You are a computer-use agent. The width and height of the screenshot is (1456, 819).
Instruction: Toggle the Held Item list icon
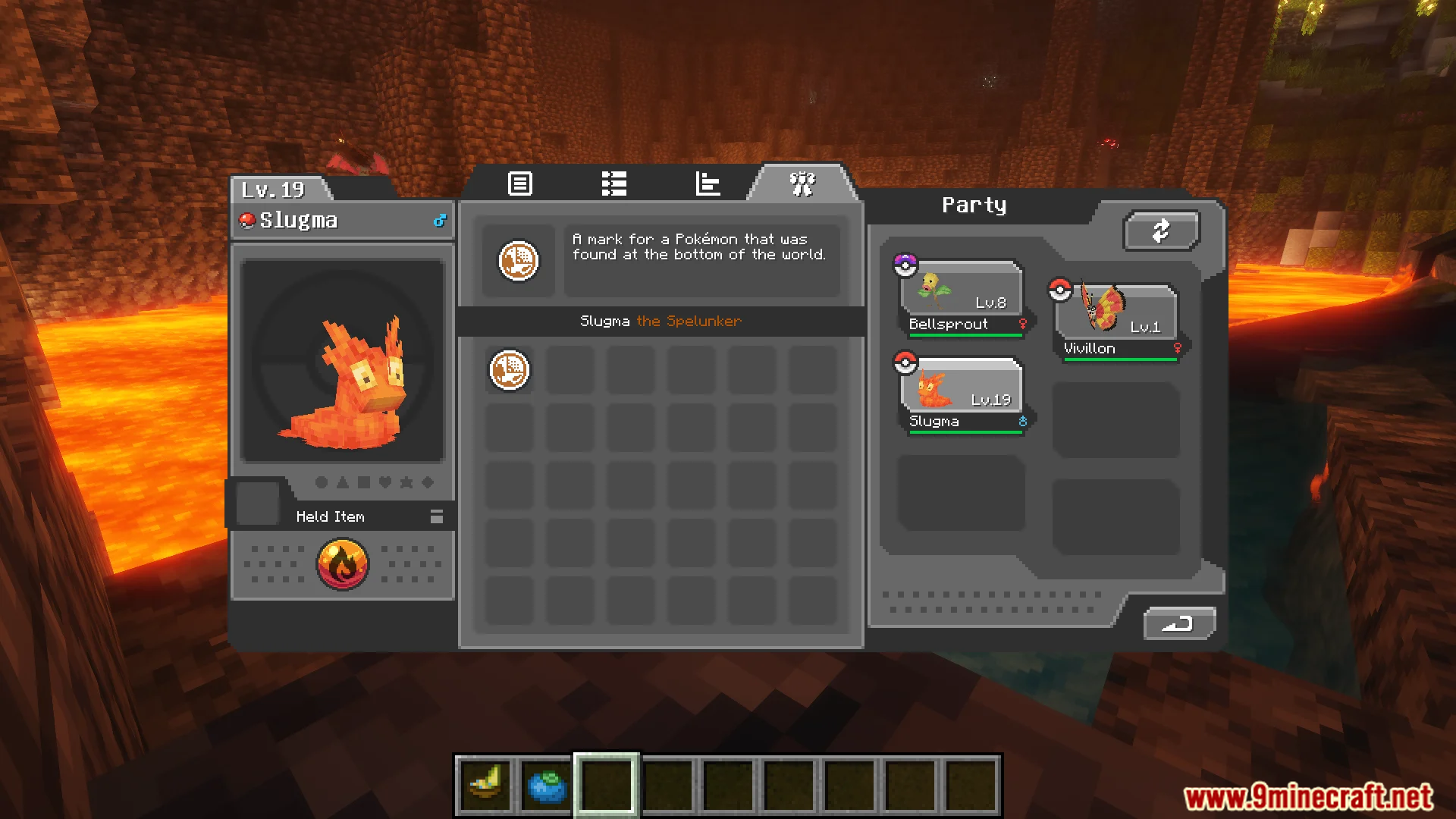click(436, 516)
